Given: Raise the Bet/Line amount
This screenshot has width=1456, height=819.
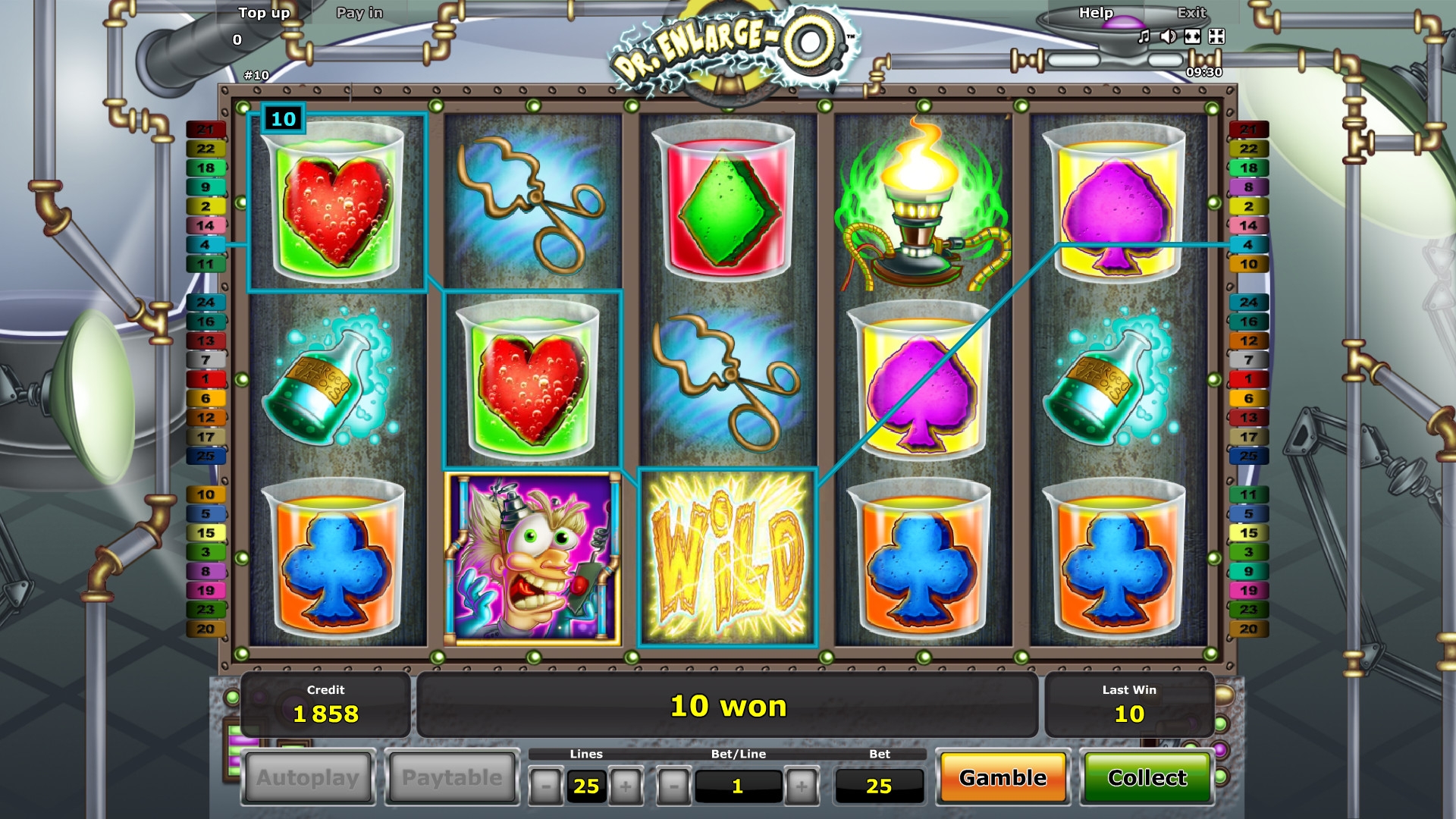Looking at the screenshot, I should 801,786.
